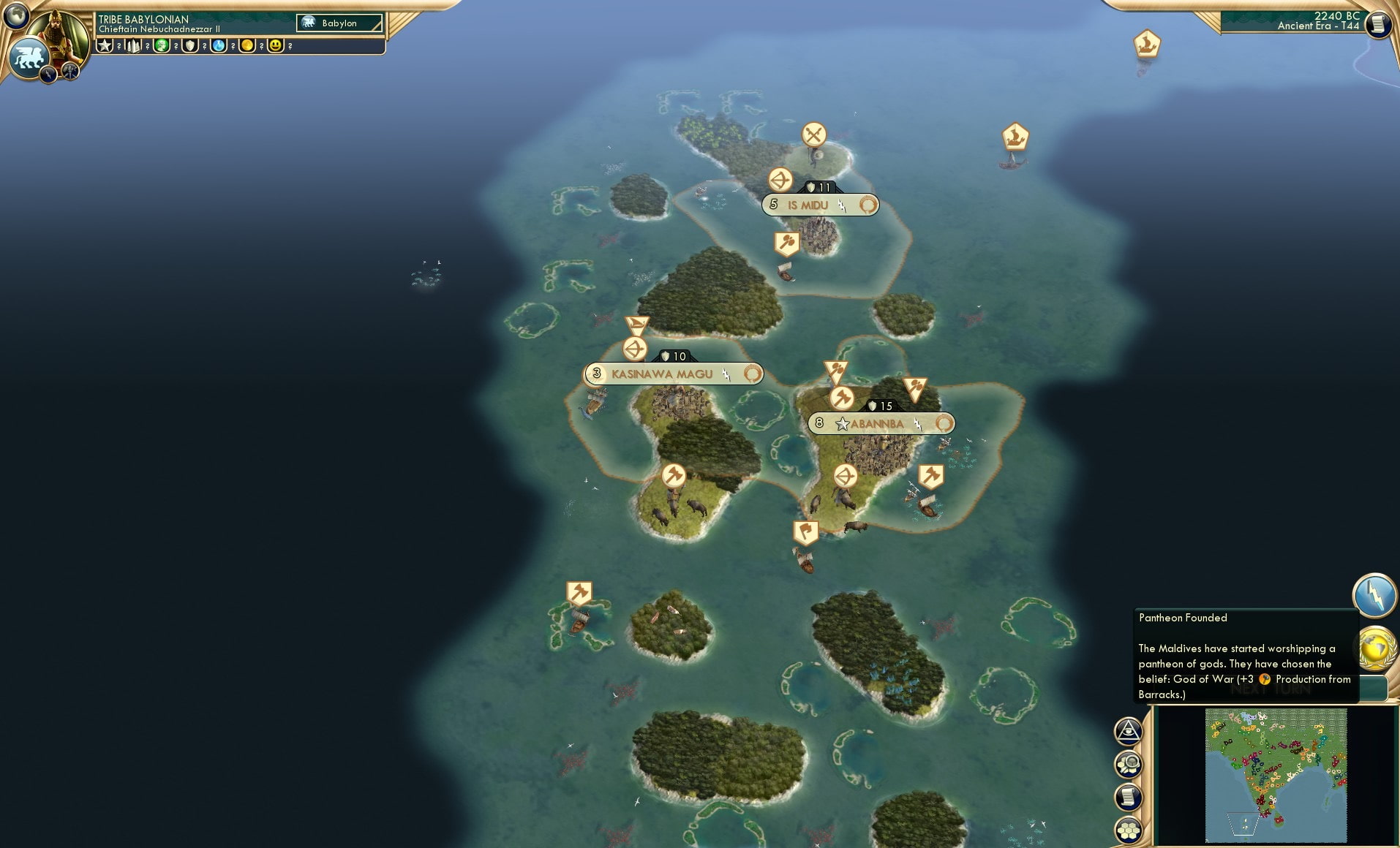
Task: Open the game menu icon in top-right corner
Action: point(1378,23)
